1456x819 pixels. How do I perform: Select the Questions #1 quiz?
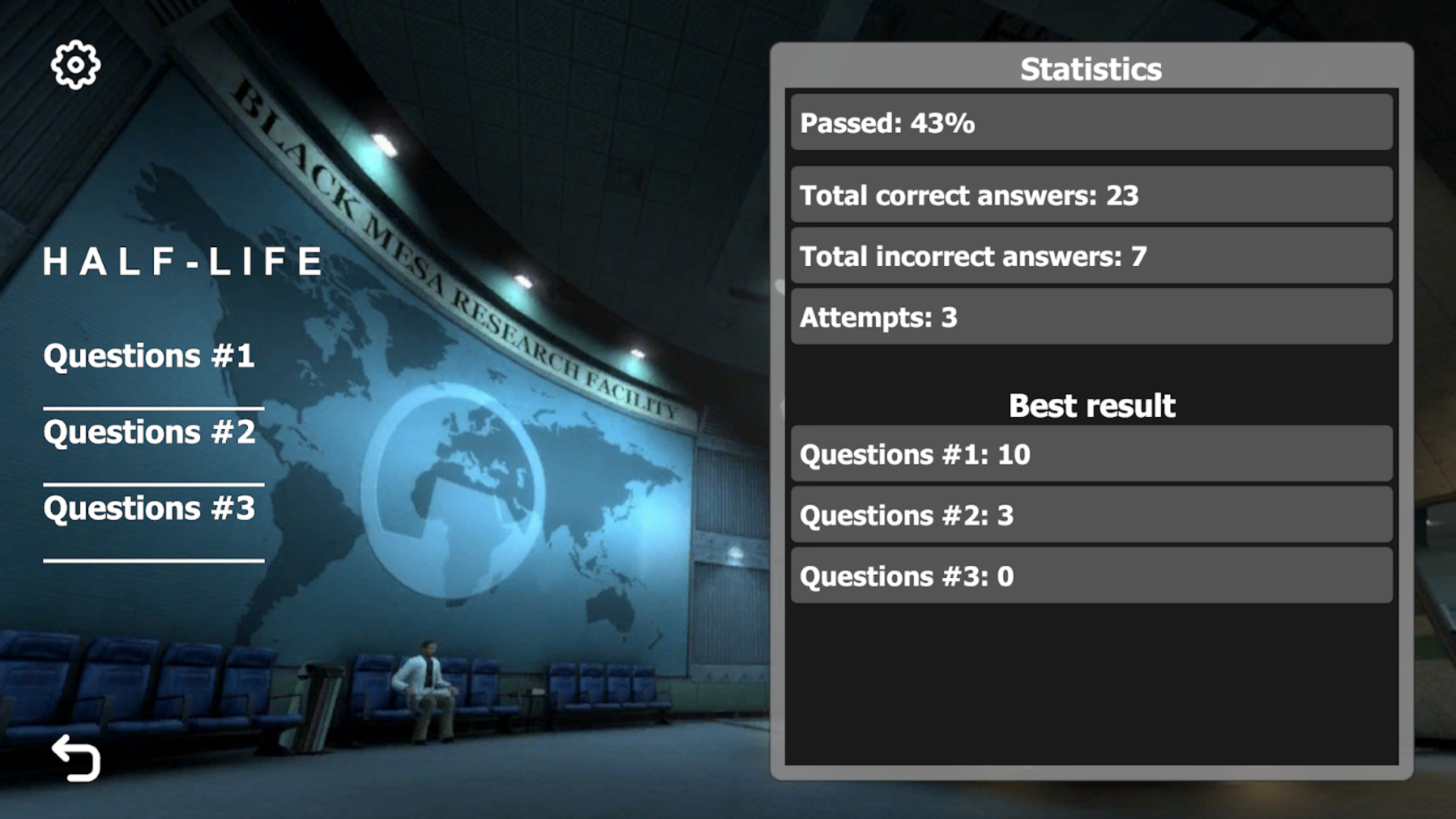149,355
